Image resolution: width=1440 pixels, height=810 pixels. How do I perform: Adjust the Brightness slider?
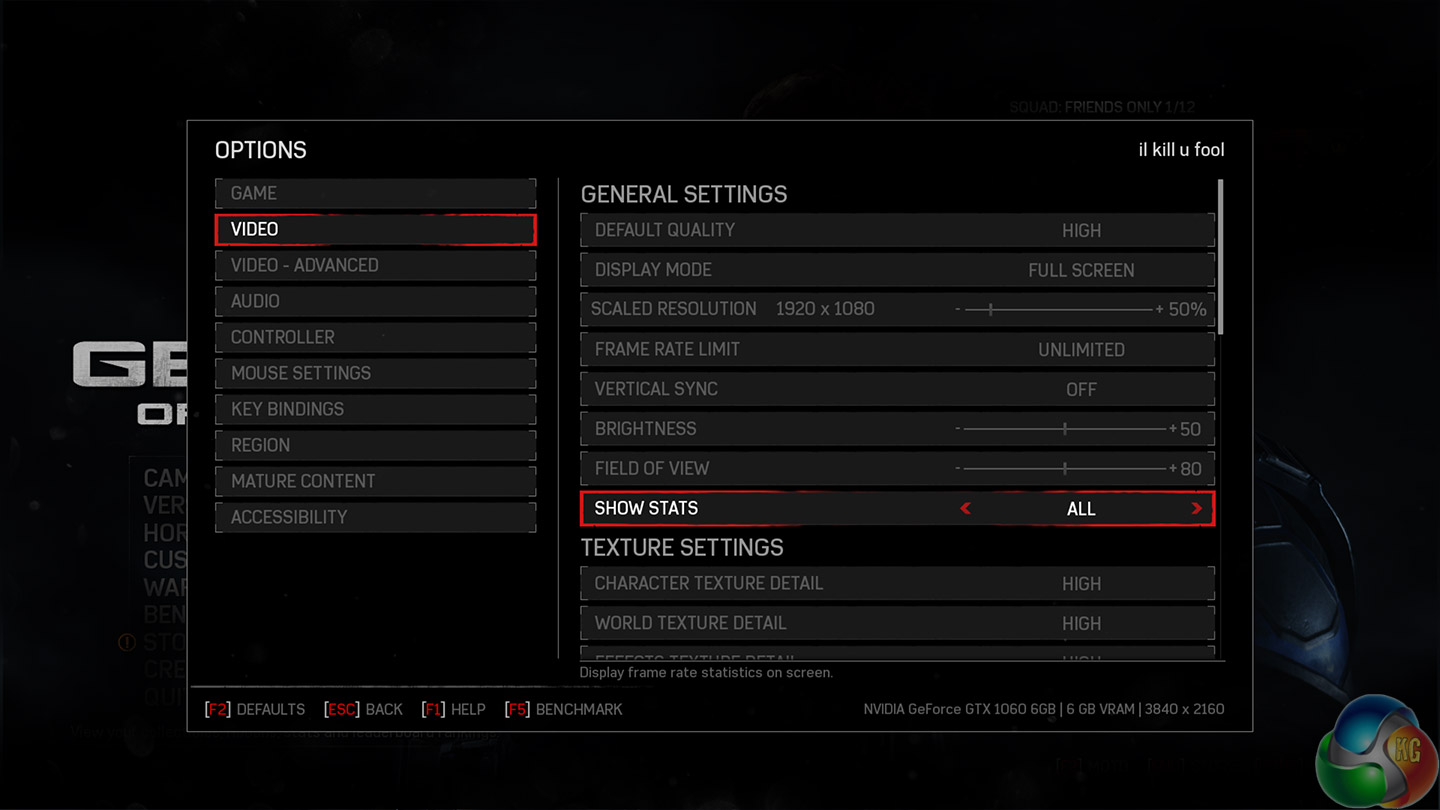[1065, 429]
